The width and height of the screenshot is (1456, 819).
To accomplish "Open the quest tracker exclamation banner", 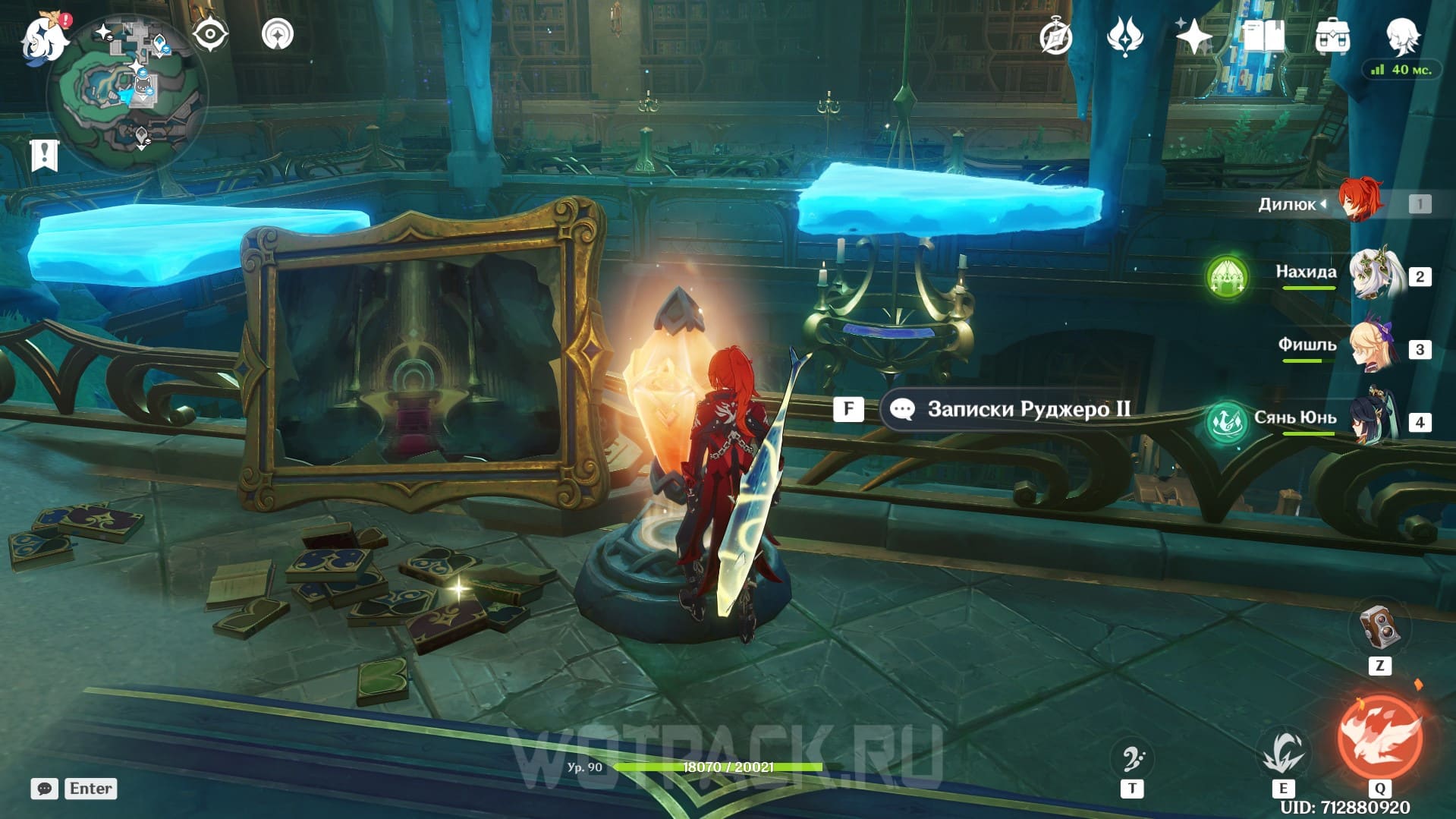I will point(45,156).
